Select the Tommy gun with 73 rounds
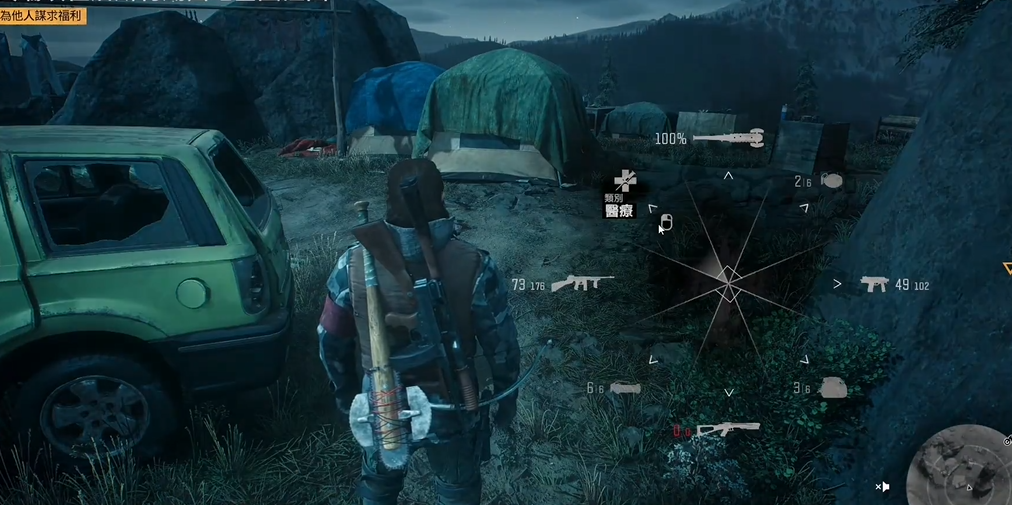The height and width of the screenshot is (505, 1012). [581, 284]
